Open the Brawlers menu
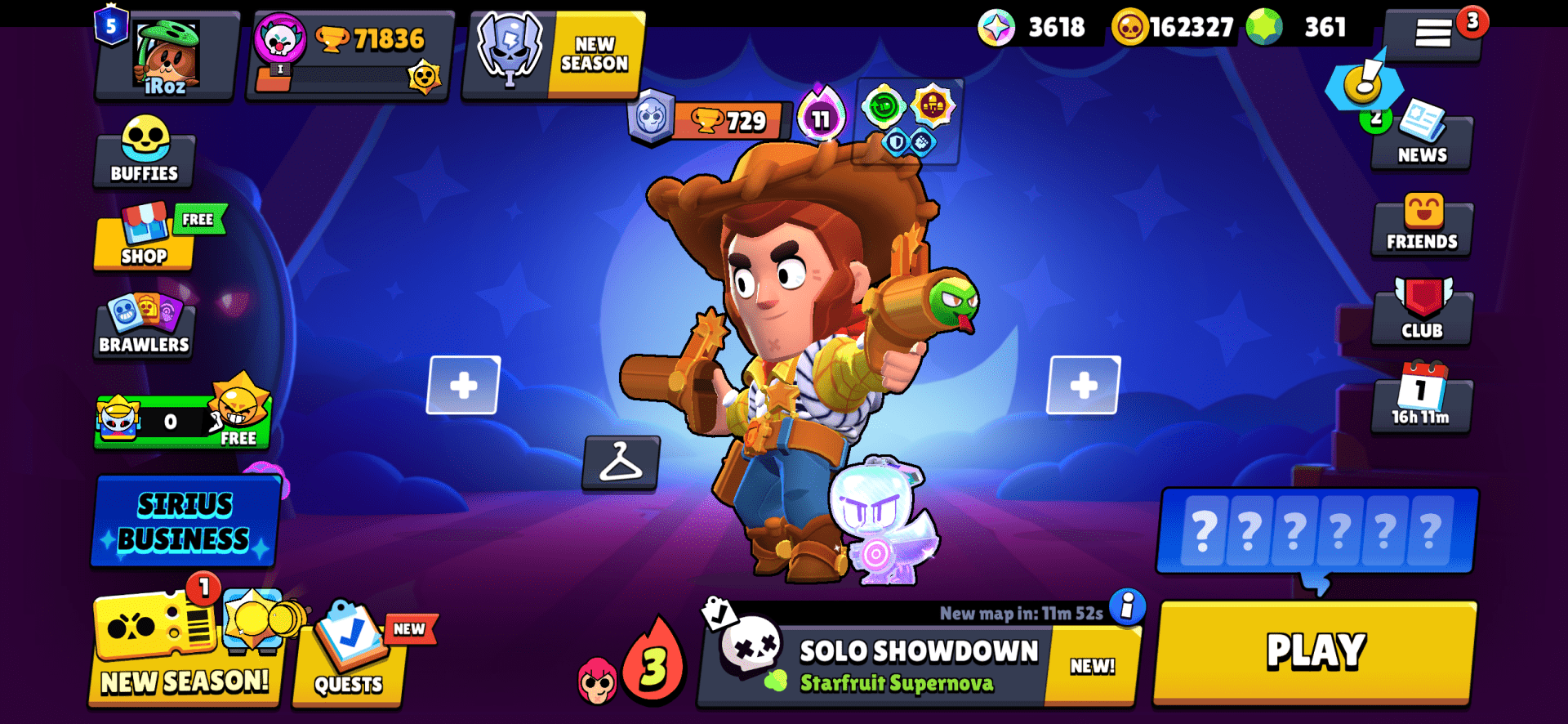The width and height of the screenshot is (1568, 724). tap(144, 327)
